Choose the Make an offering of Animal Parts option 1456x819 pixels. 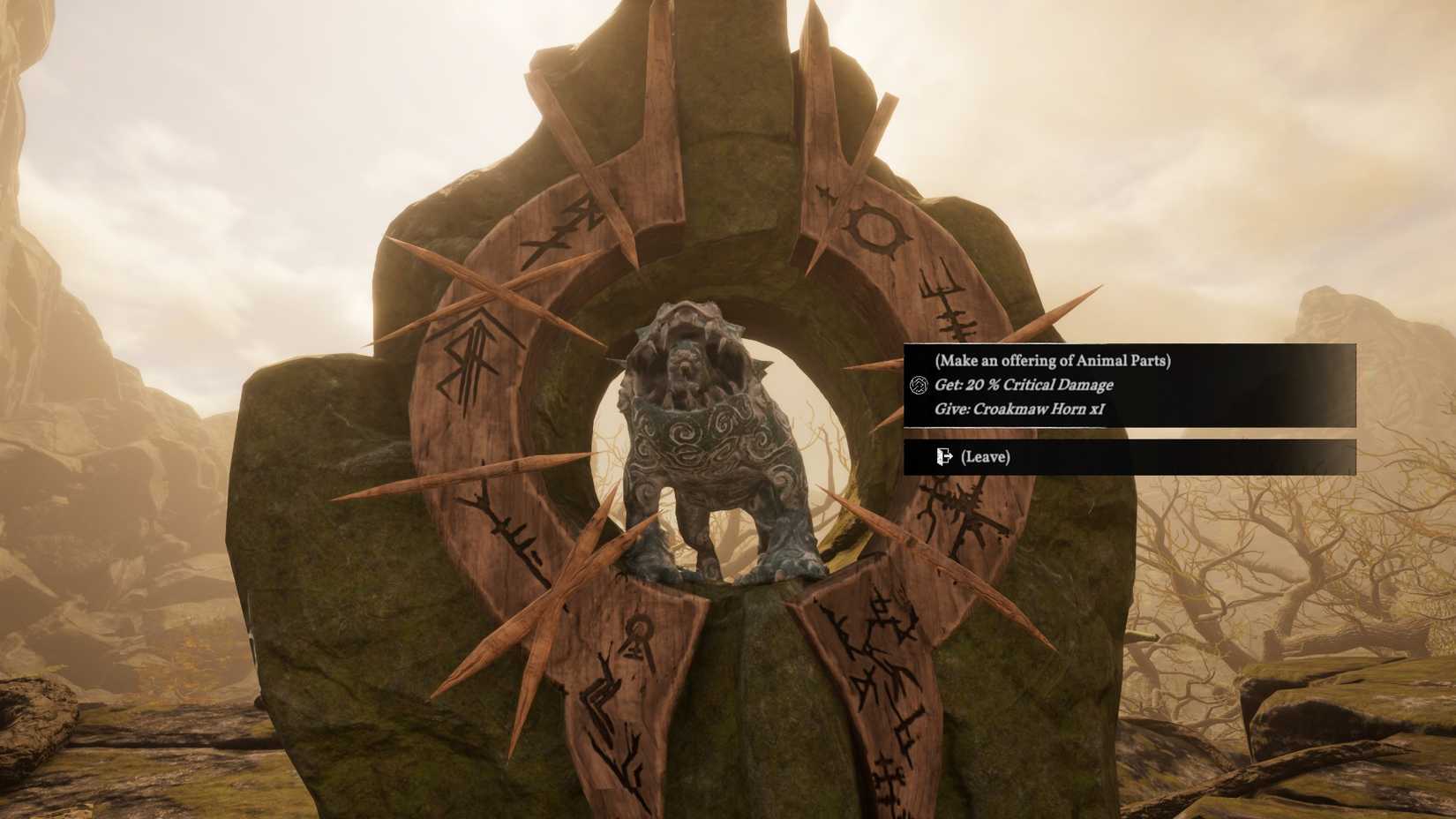pyautogui.click(x=1054, y=360)
